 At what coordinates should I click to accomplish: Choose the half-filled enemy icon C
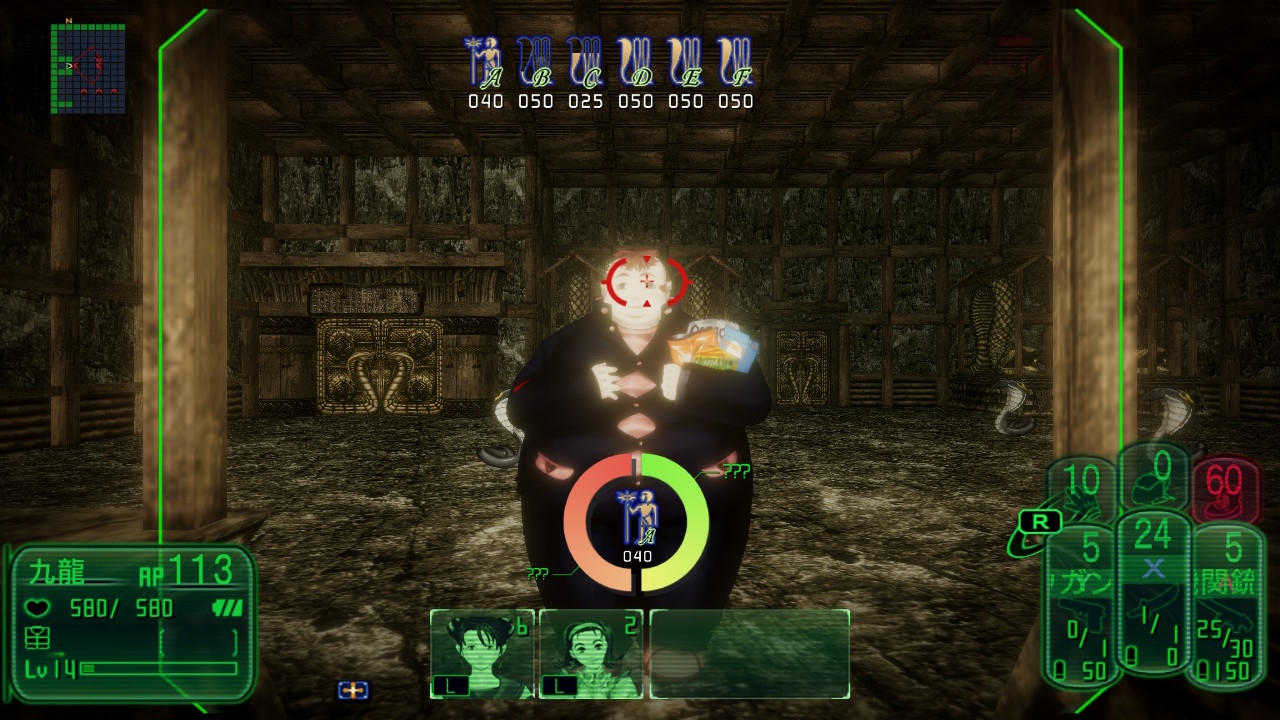(586, 64)
